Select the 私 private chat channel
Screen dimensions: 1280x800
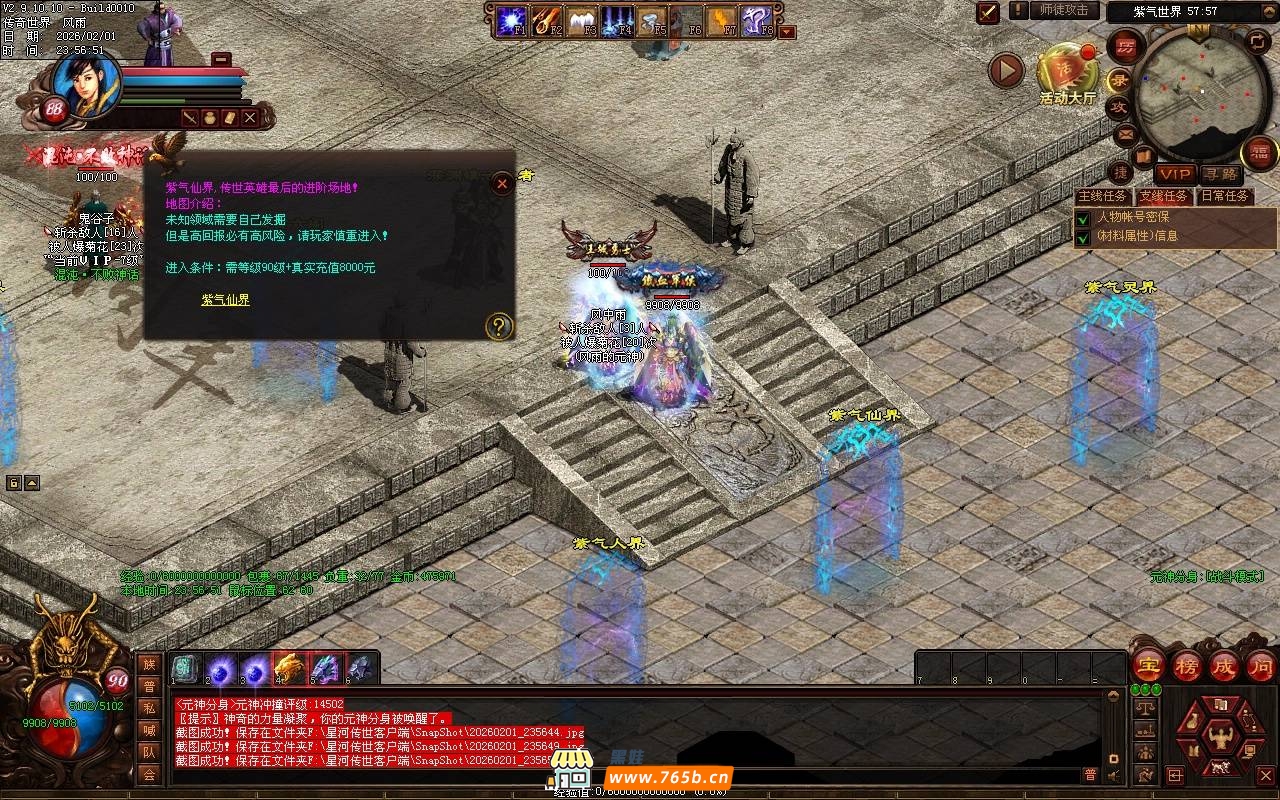coord(149,707)
